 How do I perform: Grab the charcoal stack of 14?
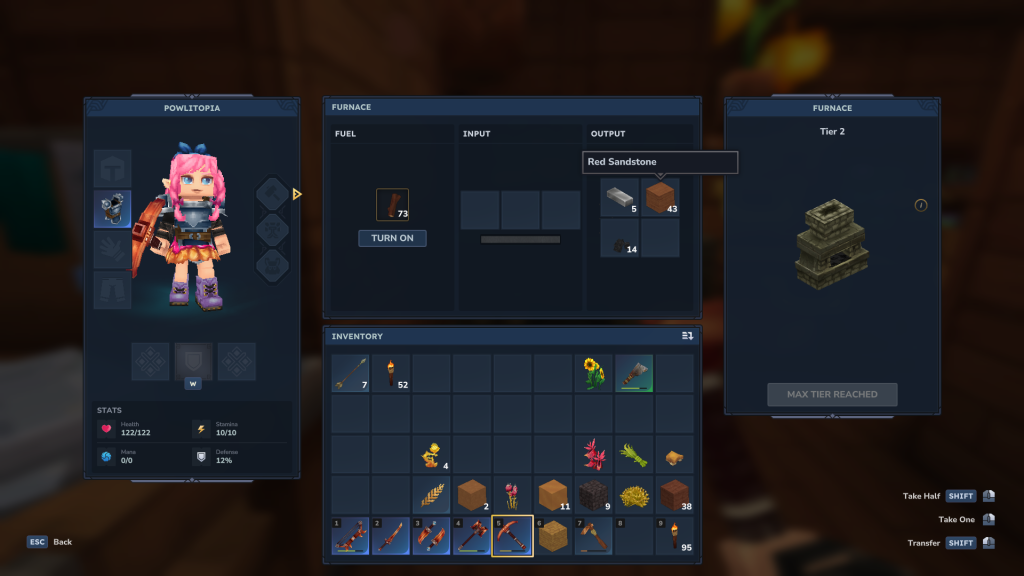tap(620, 238)
